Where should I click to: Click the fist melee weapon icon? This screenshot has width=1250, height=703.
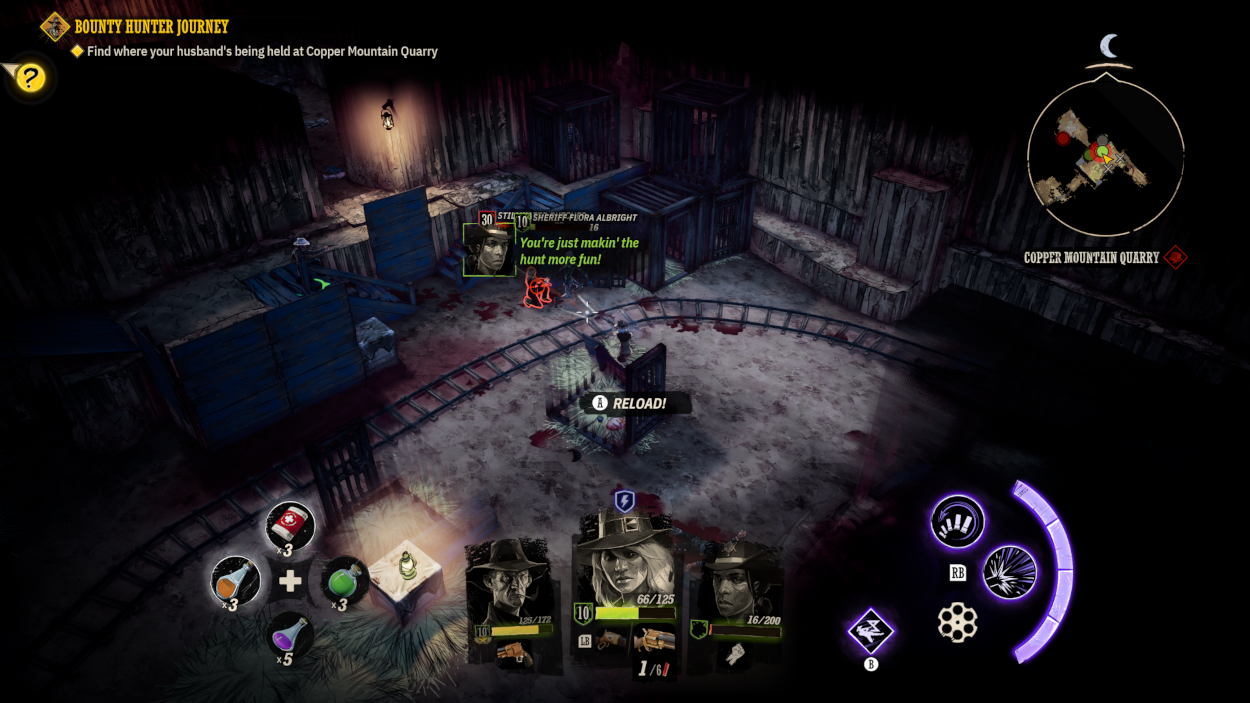734,653
